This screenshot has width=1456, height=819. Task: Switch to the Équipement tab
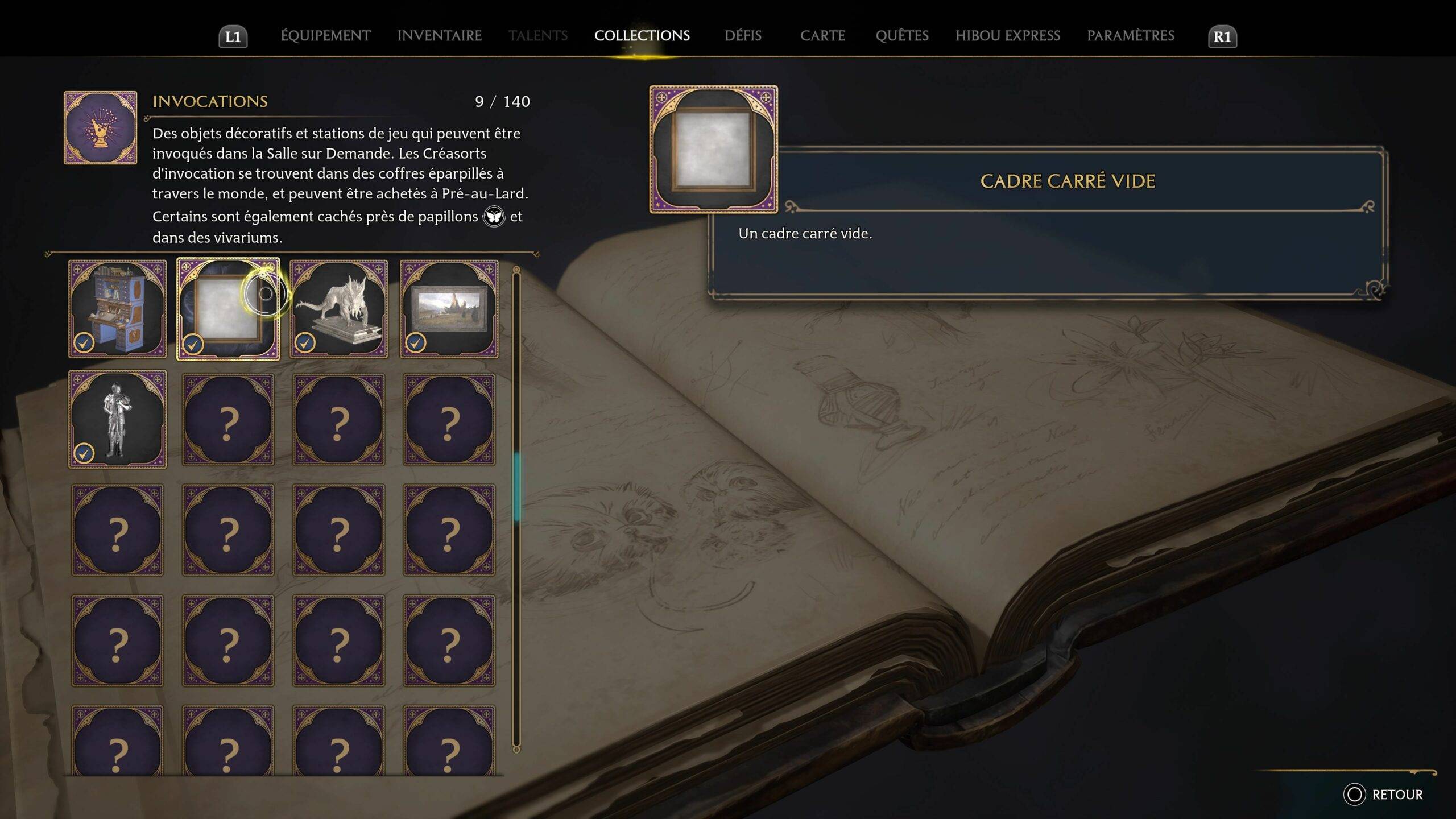tap(325, 36)
